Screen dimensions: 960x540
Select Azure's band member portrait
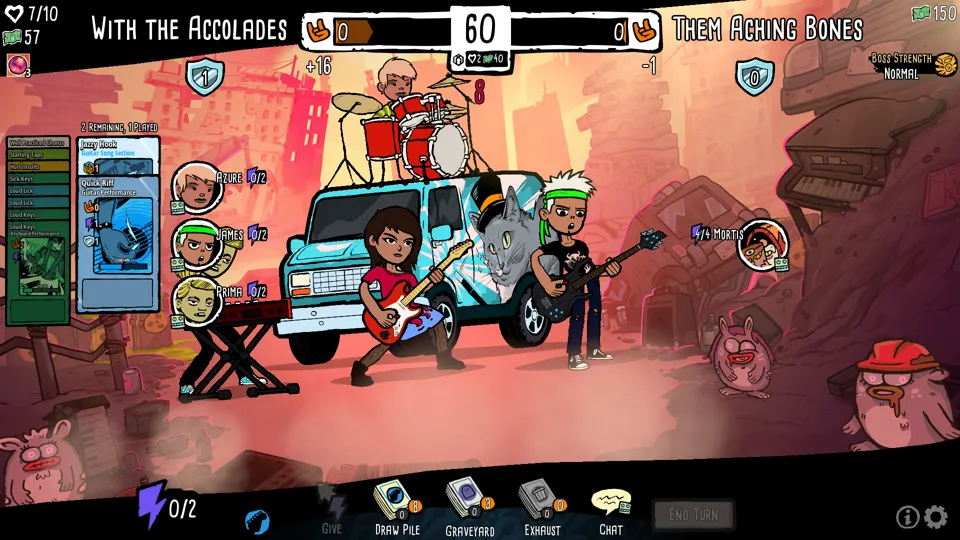(x=196, y=186)
